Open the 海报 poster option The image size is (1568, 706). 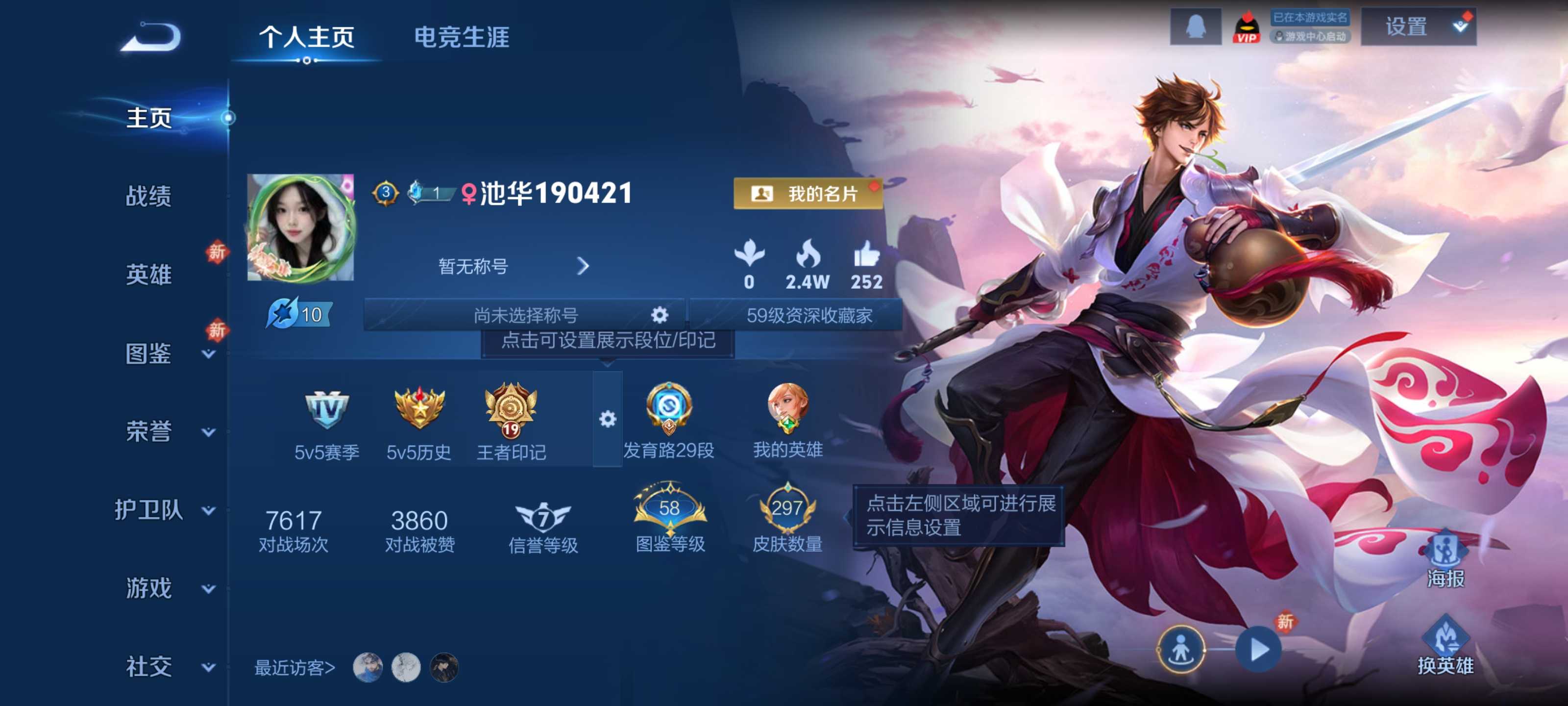[x=1445, y=559]
